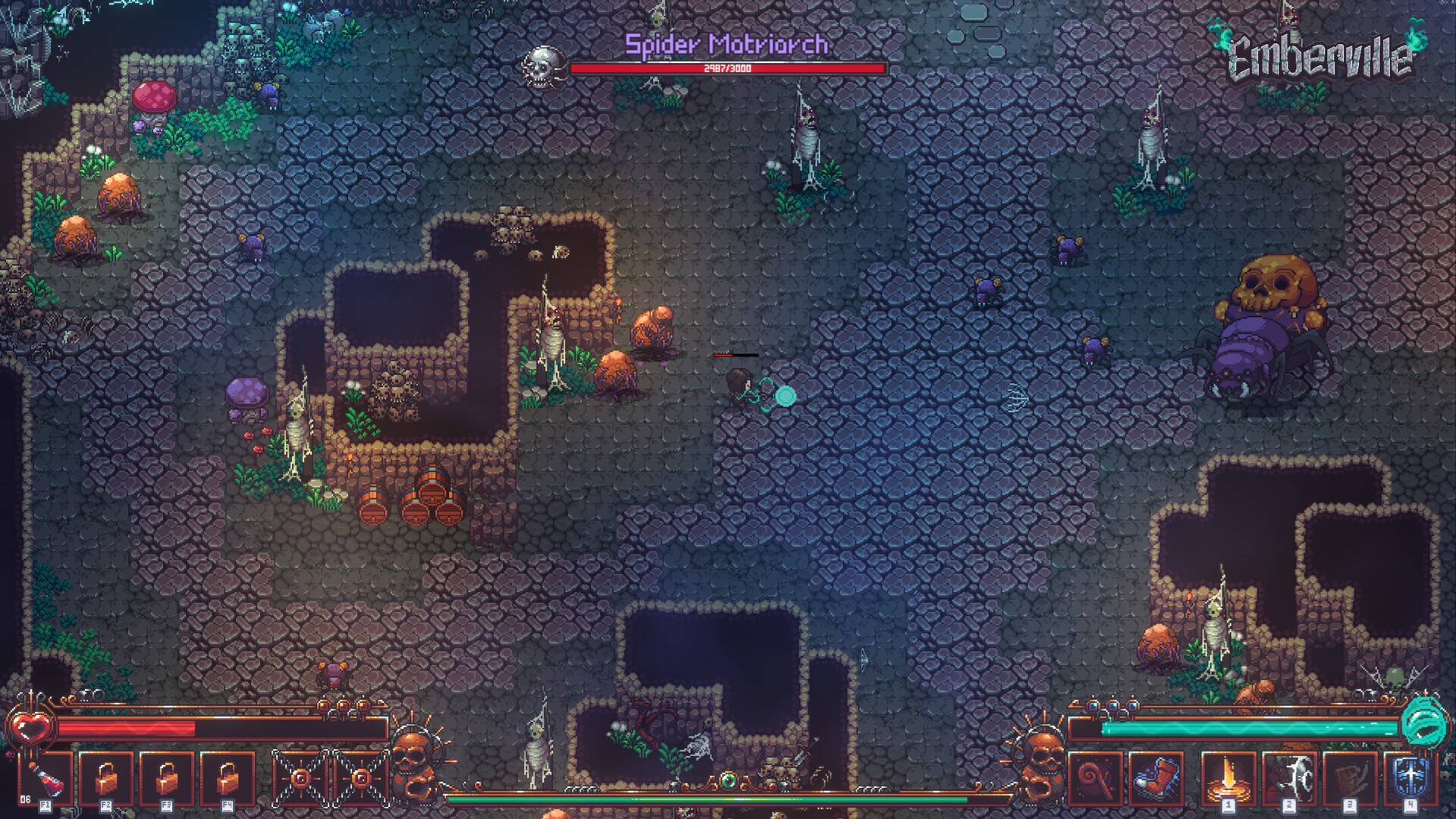
Task: Click the heart icon beside the health bar
Action: (x=30, y=726)
